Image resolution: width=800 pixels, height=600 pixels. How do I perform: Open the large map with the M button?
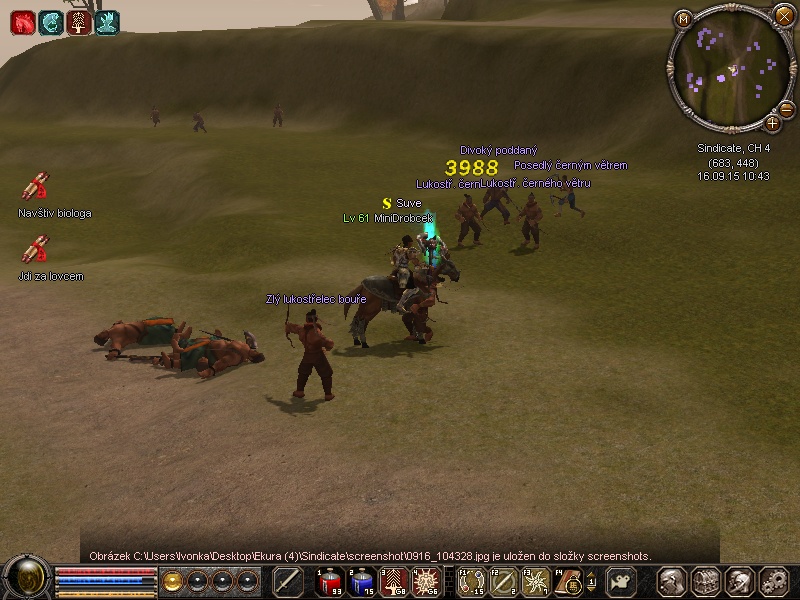pos(684,18)
